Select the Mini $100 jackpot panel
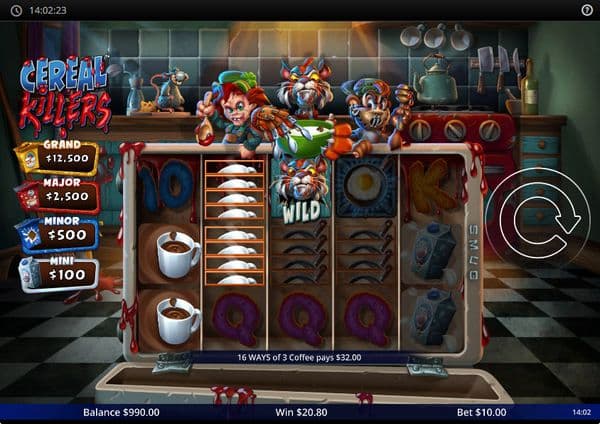Screen dimensions: 600x424 click(58, 273)
